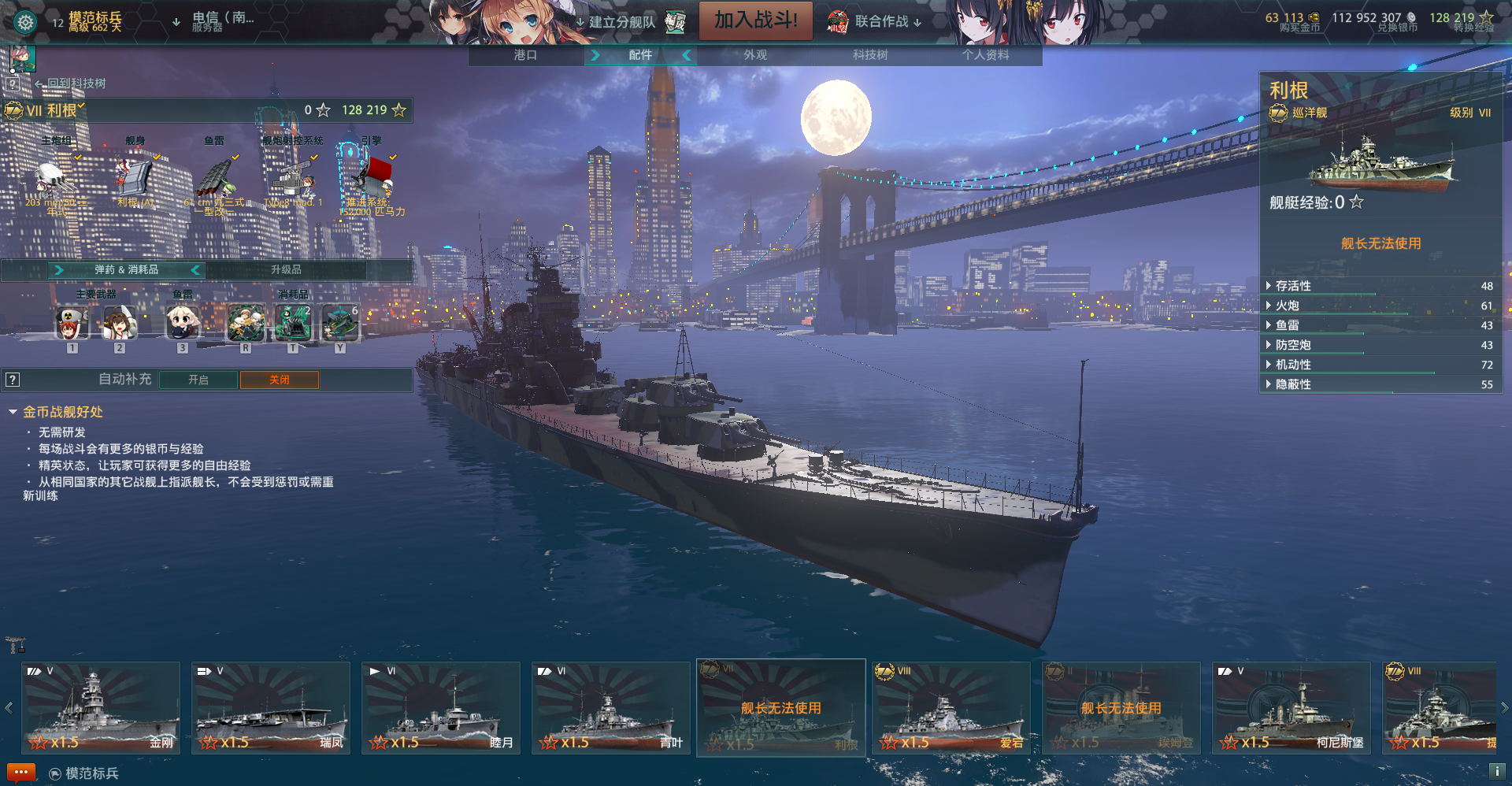1512x786 pixels.
Task: Expand the 存活性 stat row
Action: pyautogui.click(x=1293, y=286)
